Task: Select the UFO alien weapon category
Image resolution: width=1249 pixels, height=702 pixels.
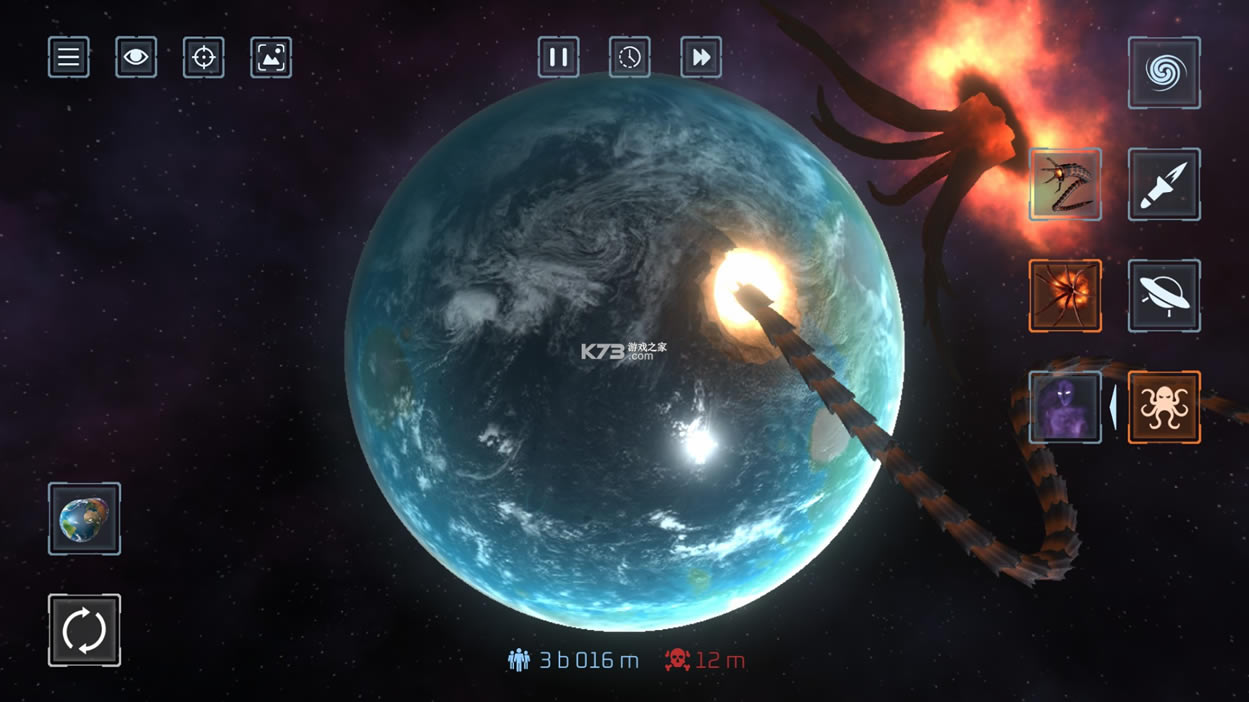Action: tap(1164, 296)
